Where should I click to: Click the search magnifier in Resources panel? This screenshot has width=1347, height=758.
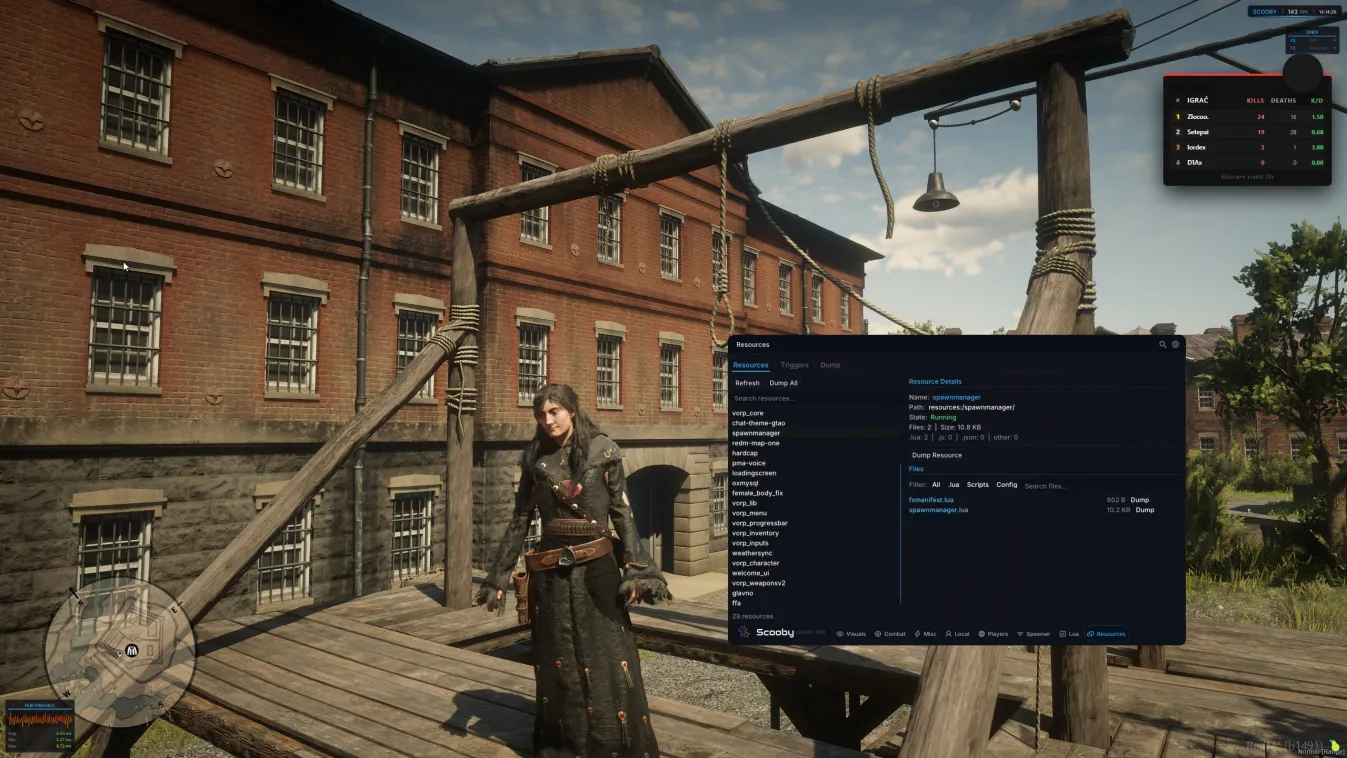tap(1161, 344)
